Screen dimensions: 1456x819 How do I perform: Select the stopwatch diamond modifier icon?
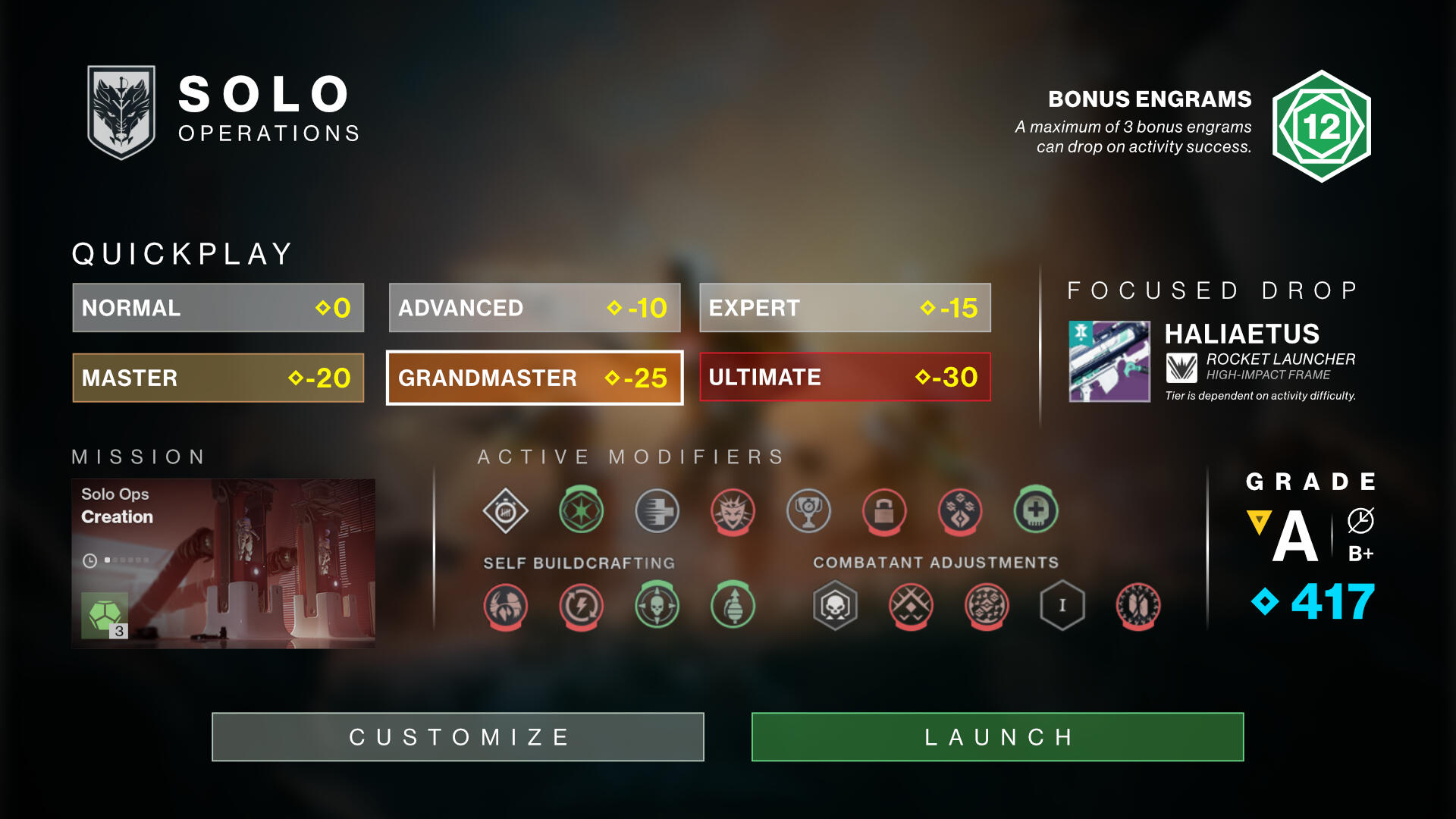click(x=504, y=512)
